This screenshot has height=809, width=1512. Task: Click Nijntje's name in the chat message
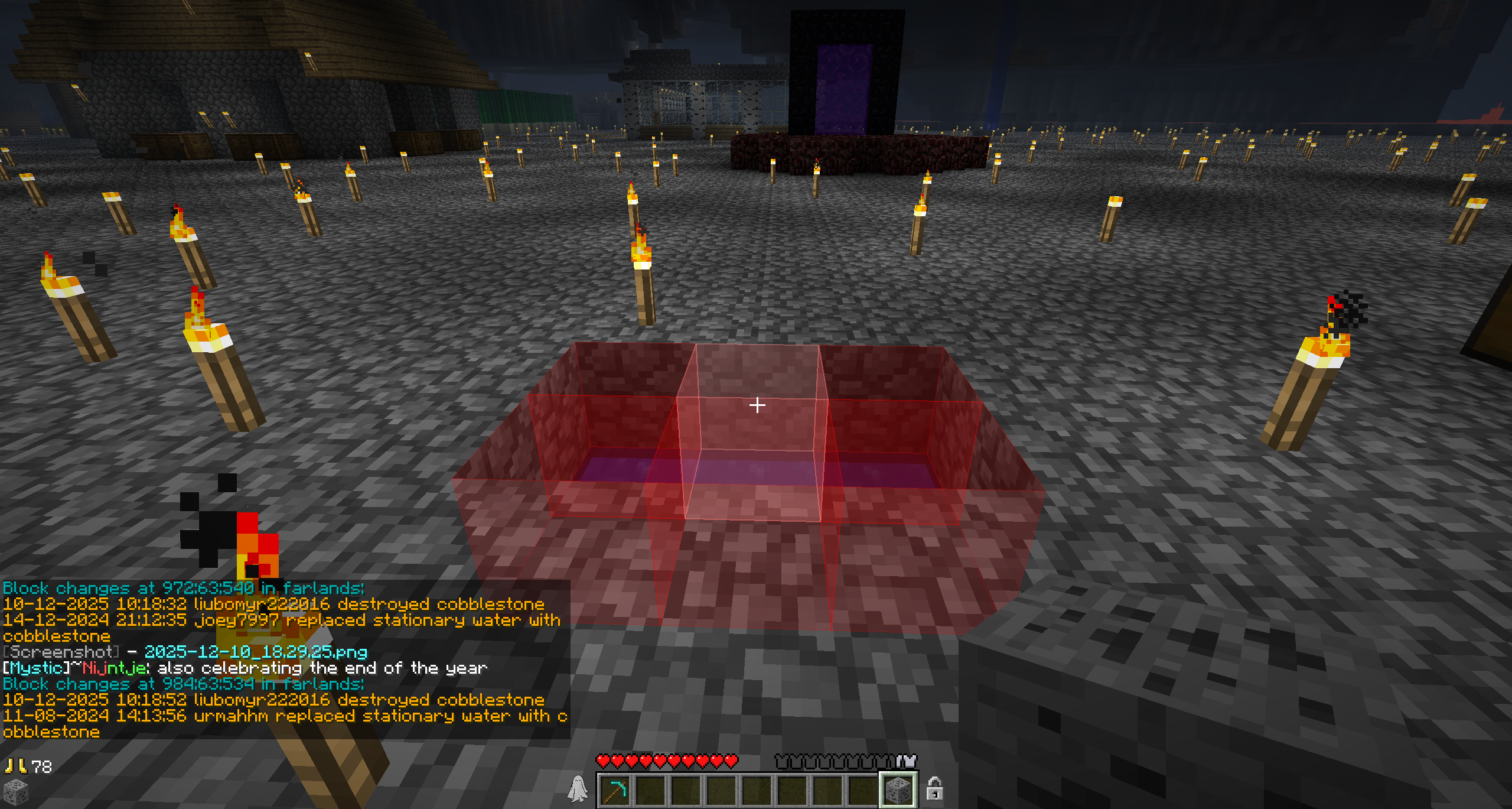[115, 668]
